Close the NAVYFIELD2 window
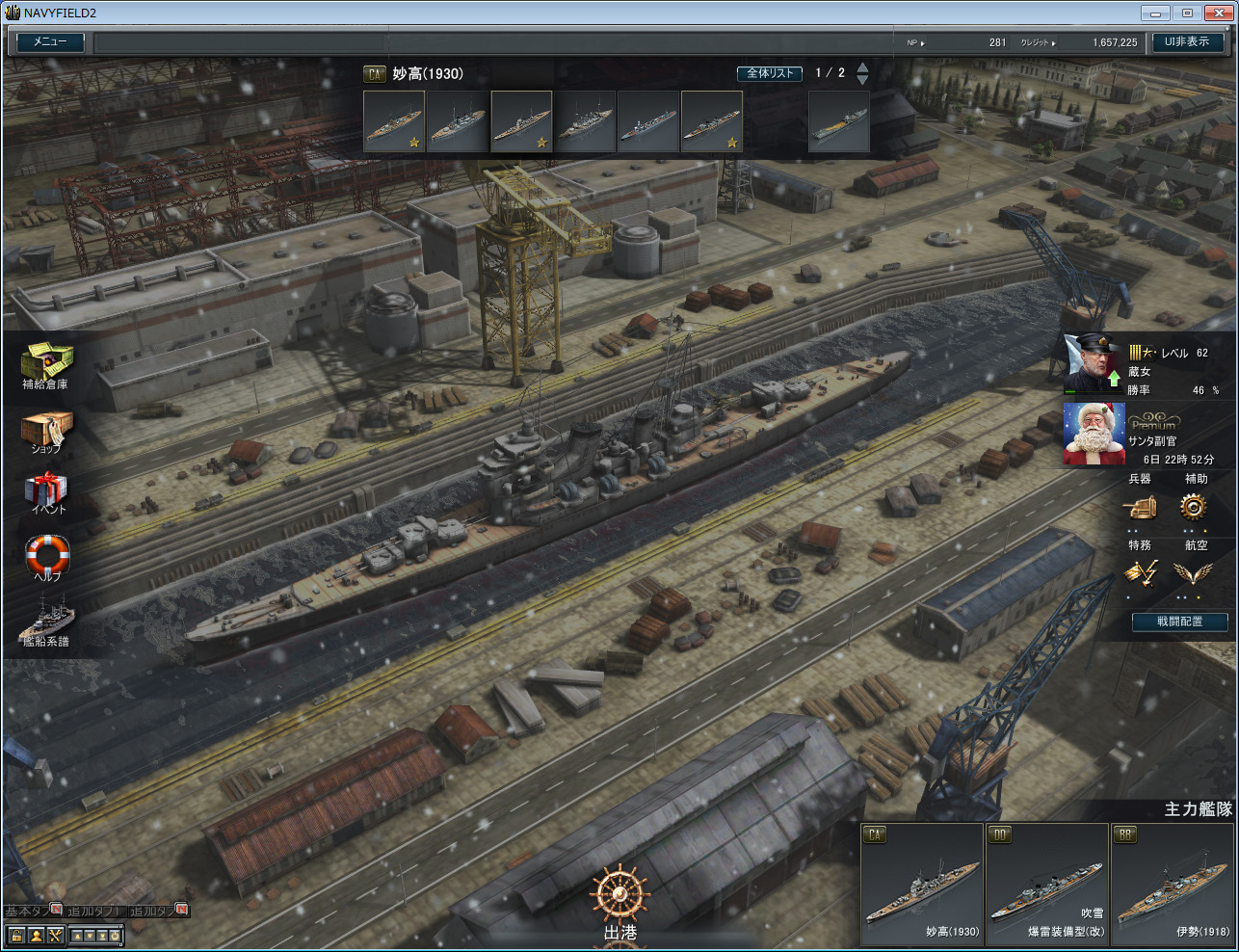The width and height of the screenshot is (1239, 952). click(1216, 13)
